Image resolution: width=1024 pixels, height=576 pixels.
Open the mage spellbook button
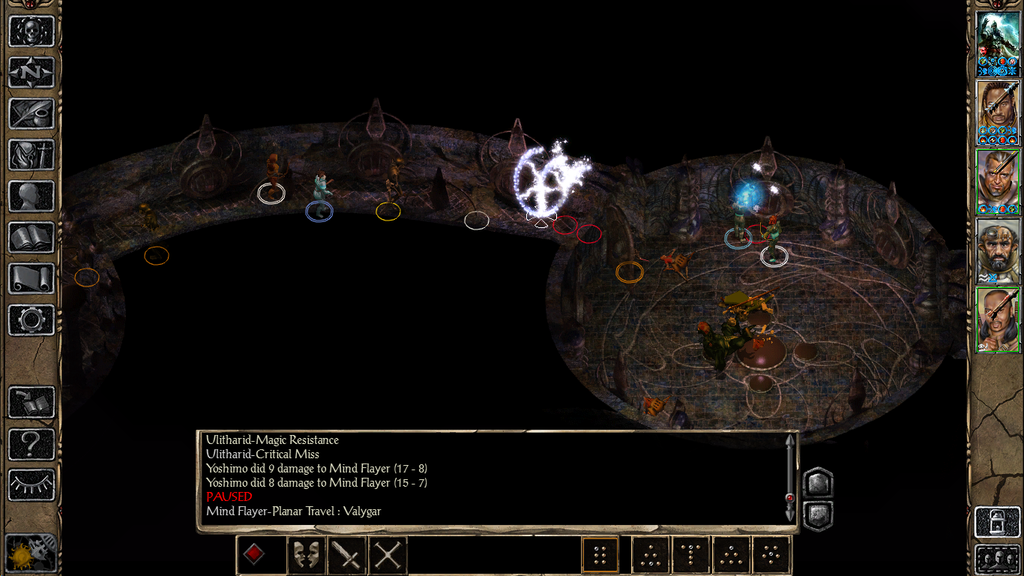click(31, 237)
